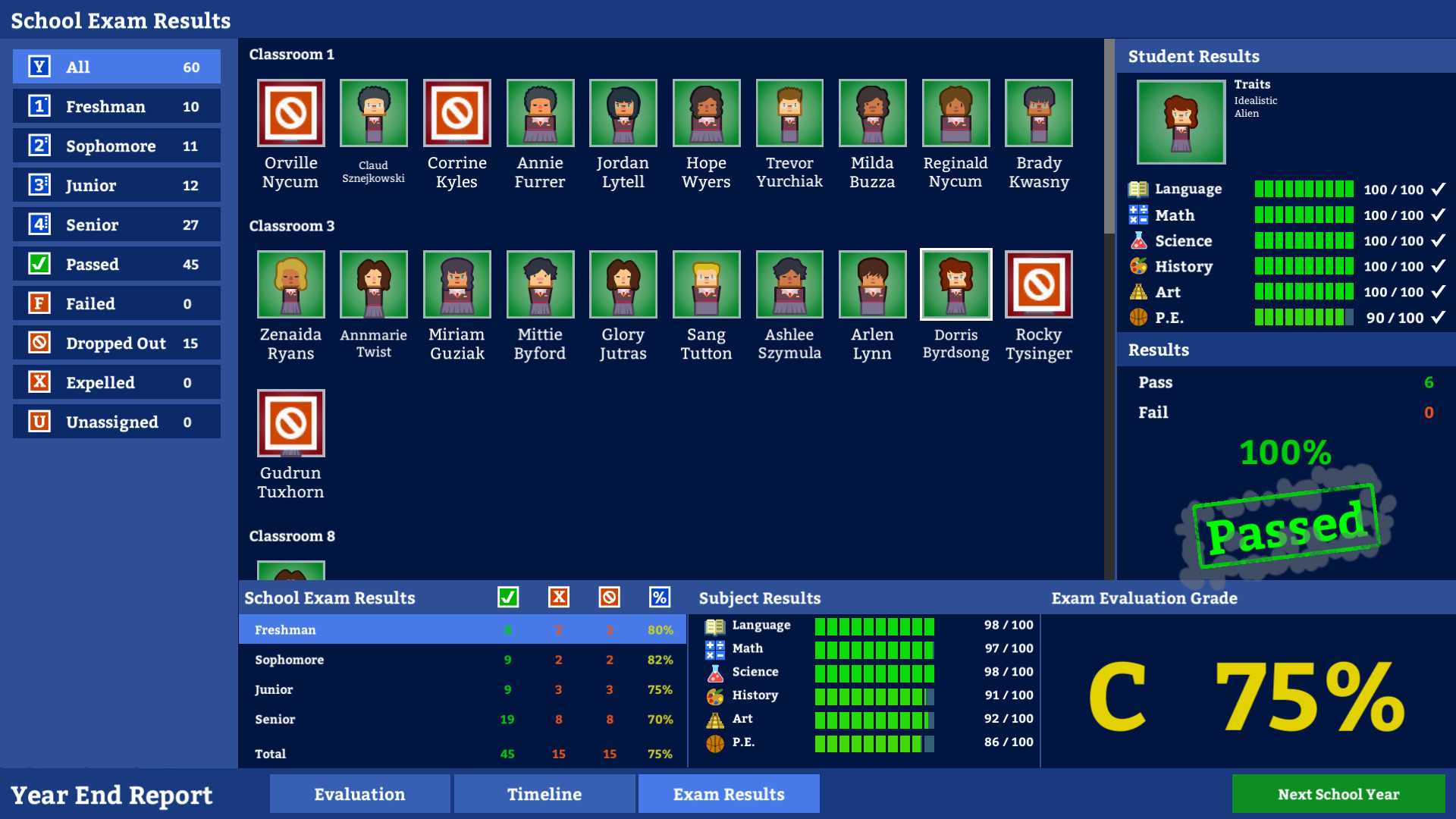This screenshot has height=819, width=1456.
Task: Click the History palette icon in Subject Results
Action: coord(714,695)
